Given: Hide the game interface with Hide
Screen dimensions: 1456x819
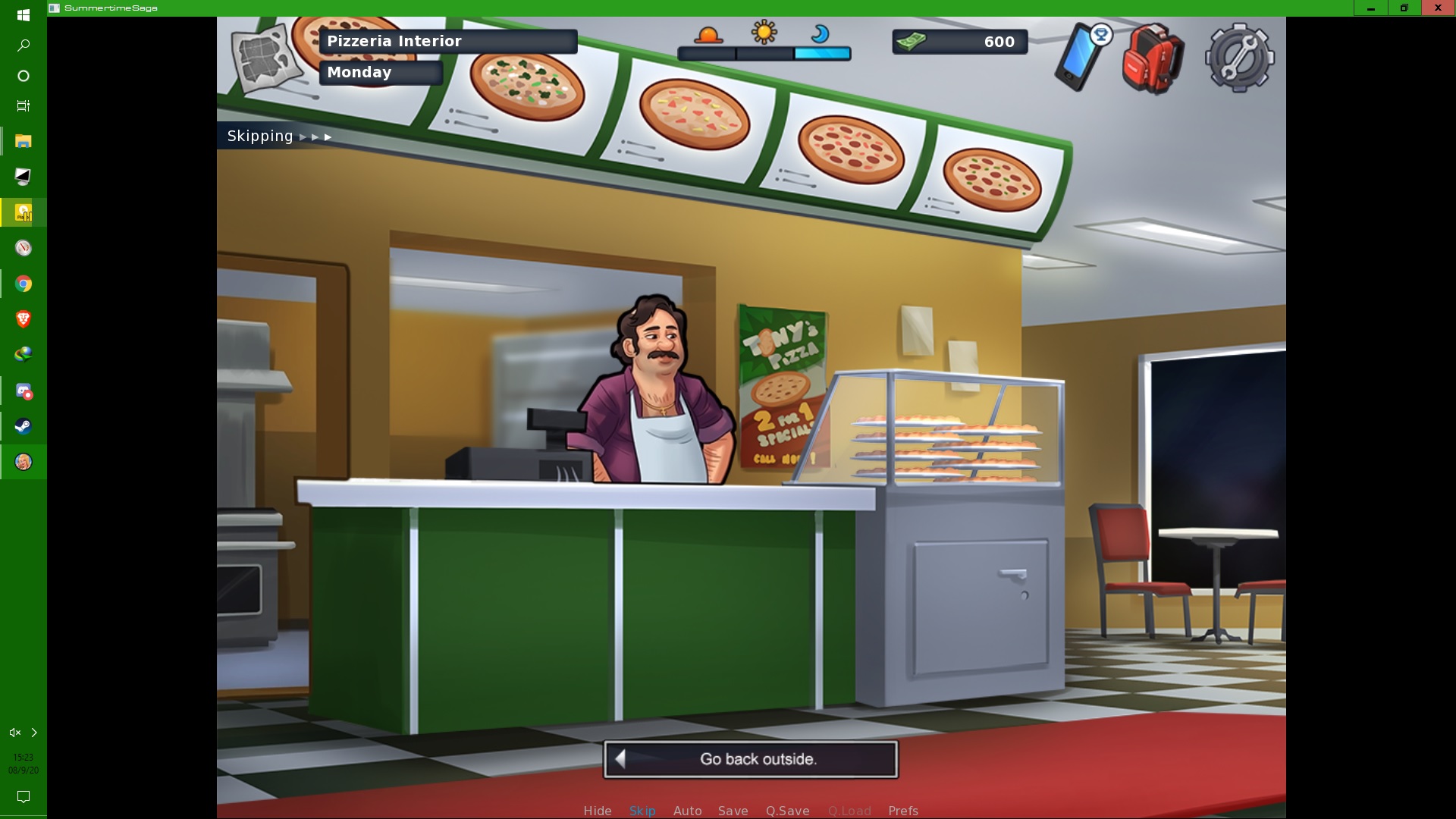Looking at the screenshot, I should [597, 811].
